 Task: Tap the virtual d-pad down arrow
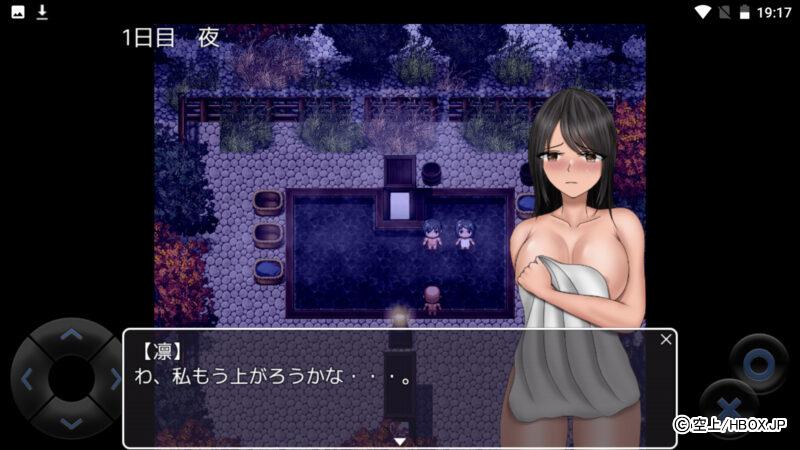[70, 423]
